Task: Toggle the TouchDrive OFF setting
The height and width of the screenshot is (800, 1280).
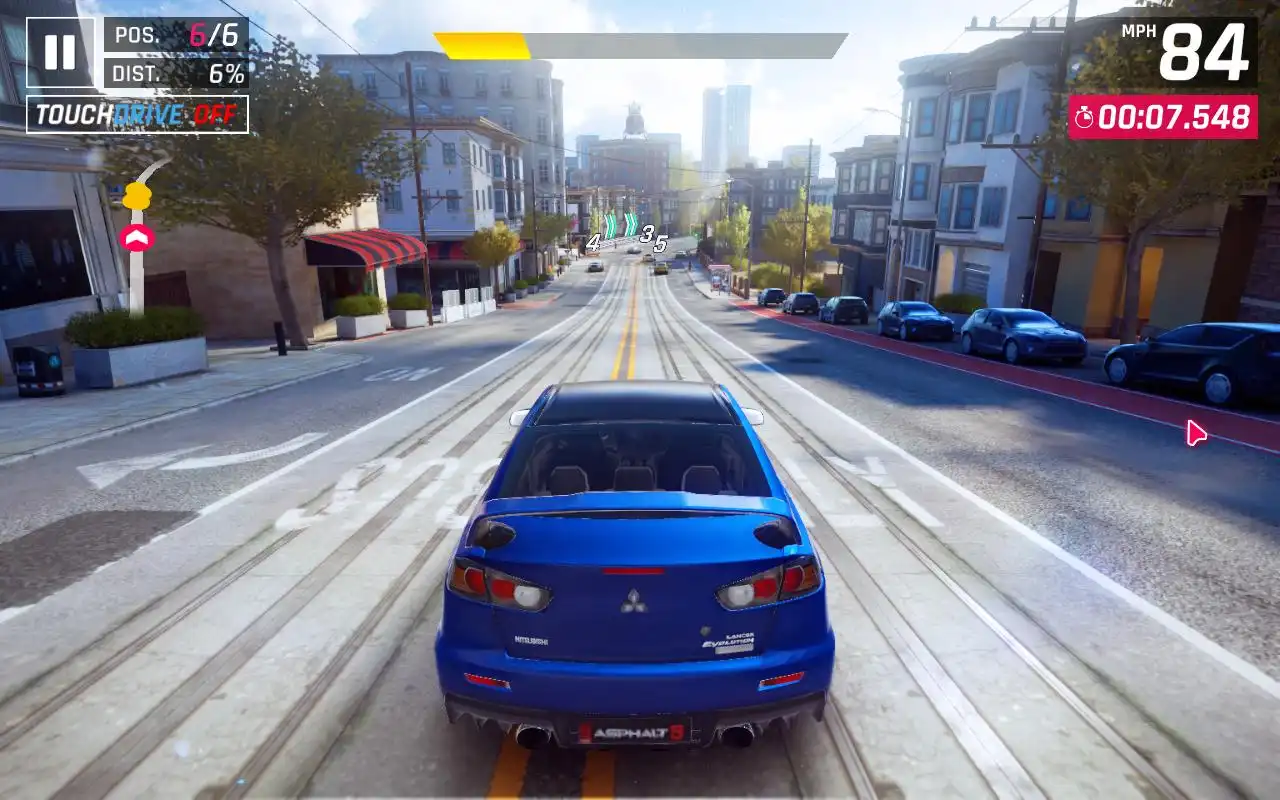Action: pos(137,115)
